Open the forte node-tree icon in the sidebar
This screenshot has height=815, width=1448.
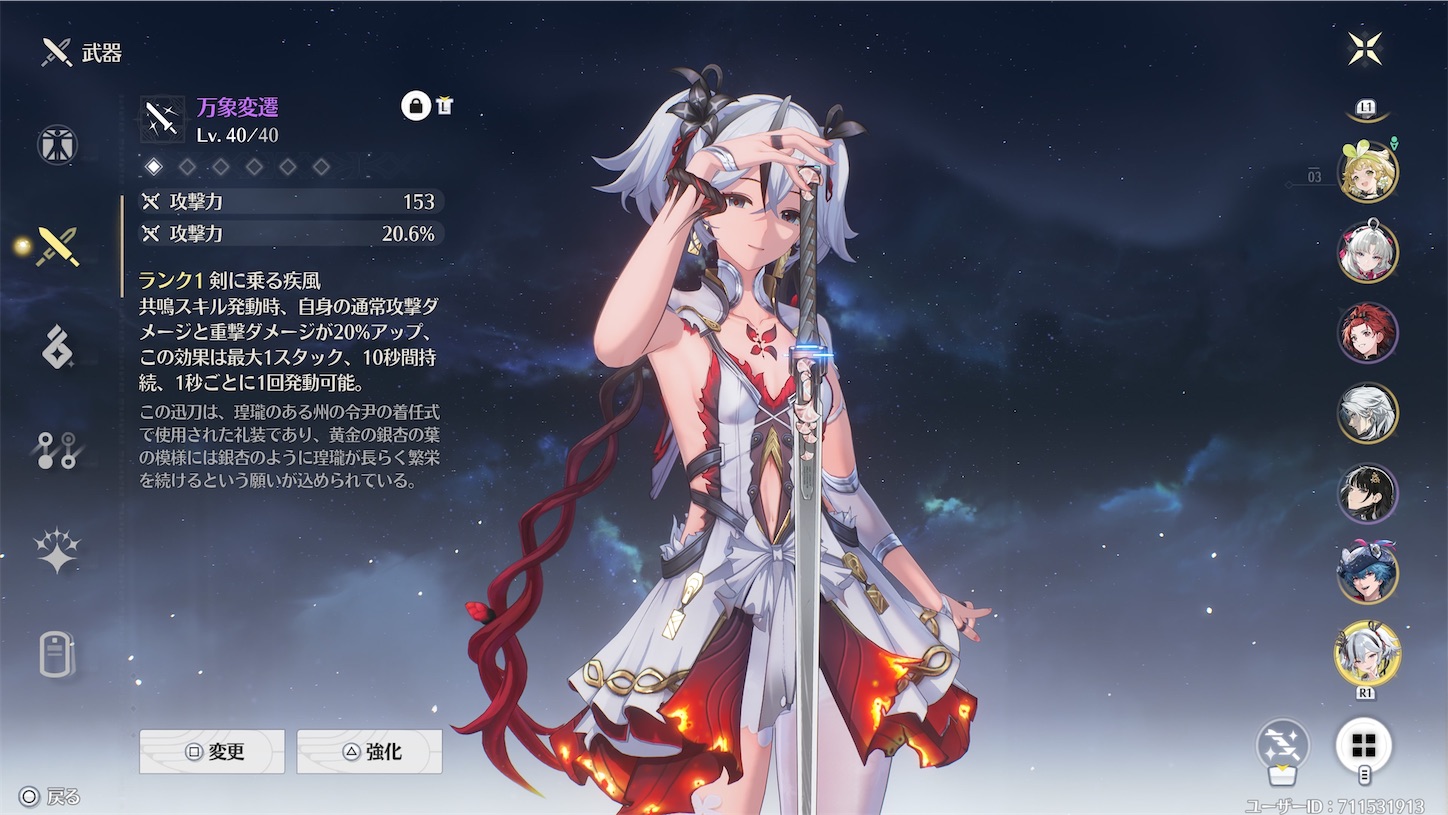tap(55, 448)
